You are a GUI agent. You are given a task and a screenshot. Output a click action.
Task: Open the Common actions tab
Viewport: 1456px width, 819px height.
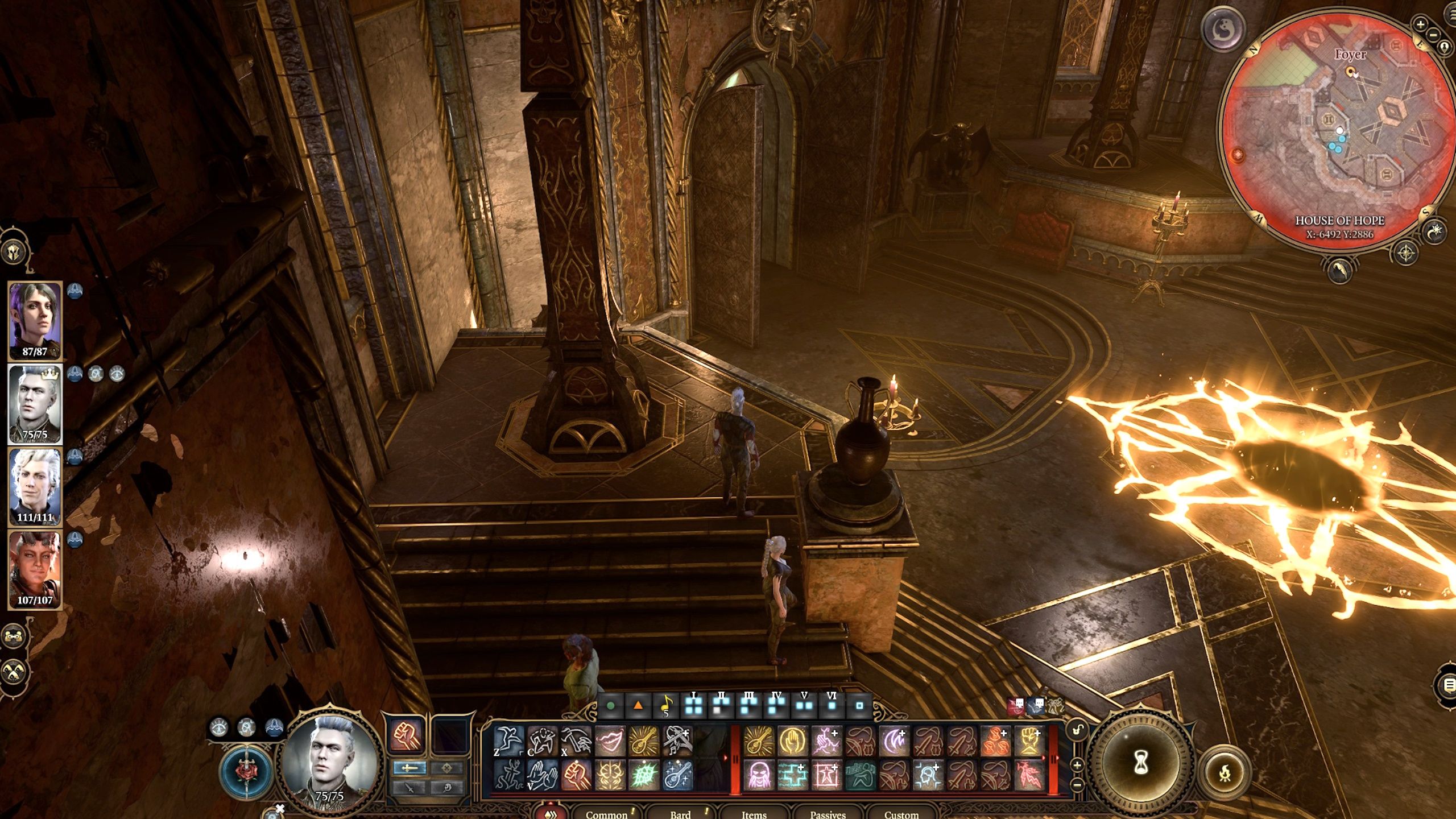pyautogui.click(x=606, y=814)
